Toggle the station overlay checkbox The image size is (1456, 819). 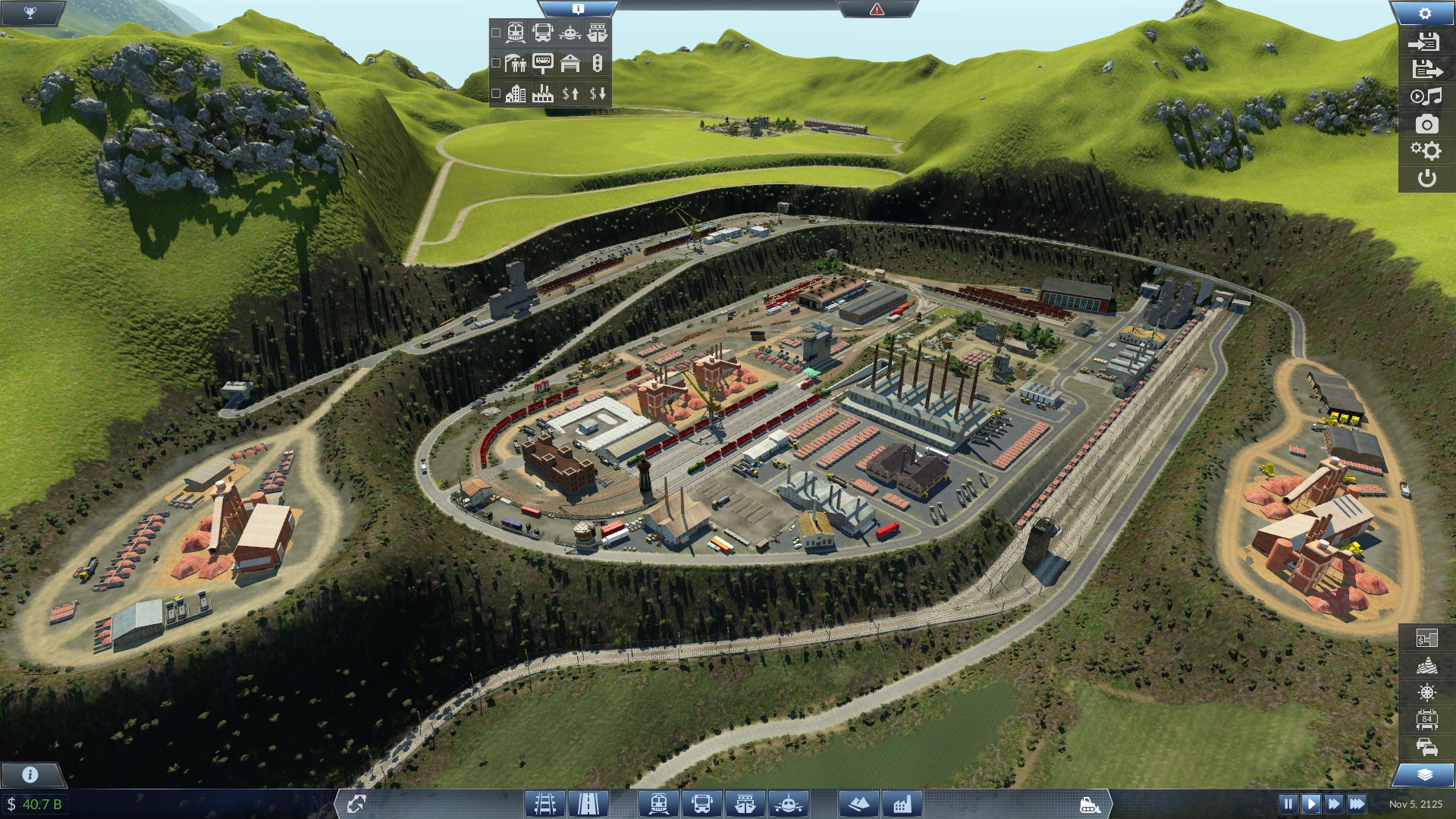(x=497, y=62)
